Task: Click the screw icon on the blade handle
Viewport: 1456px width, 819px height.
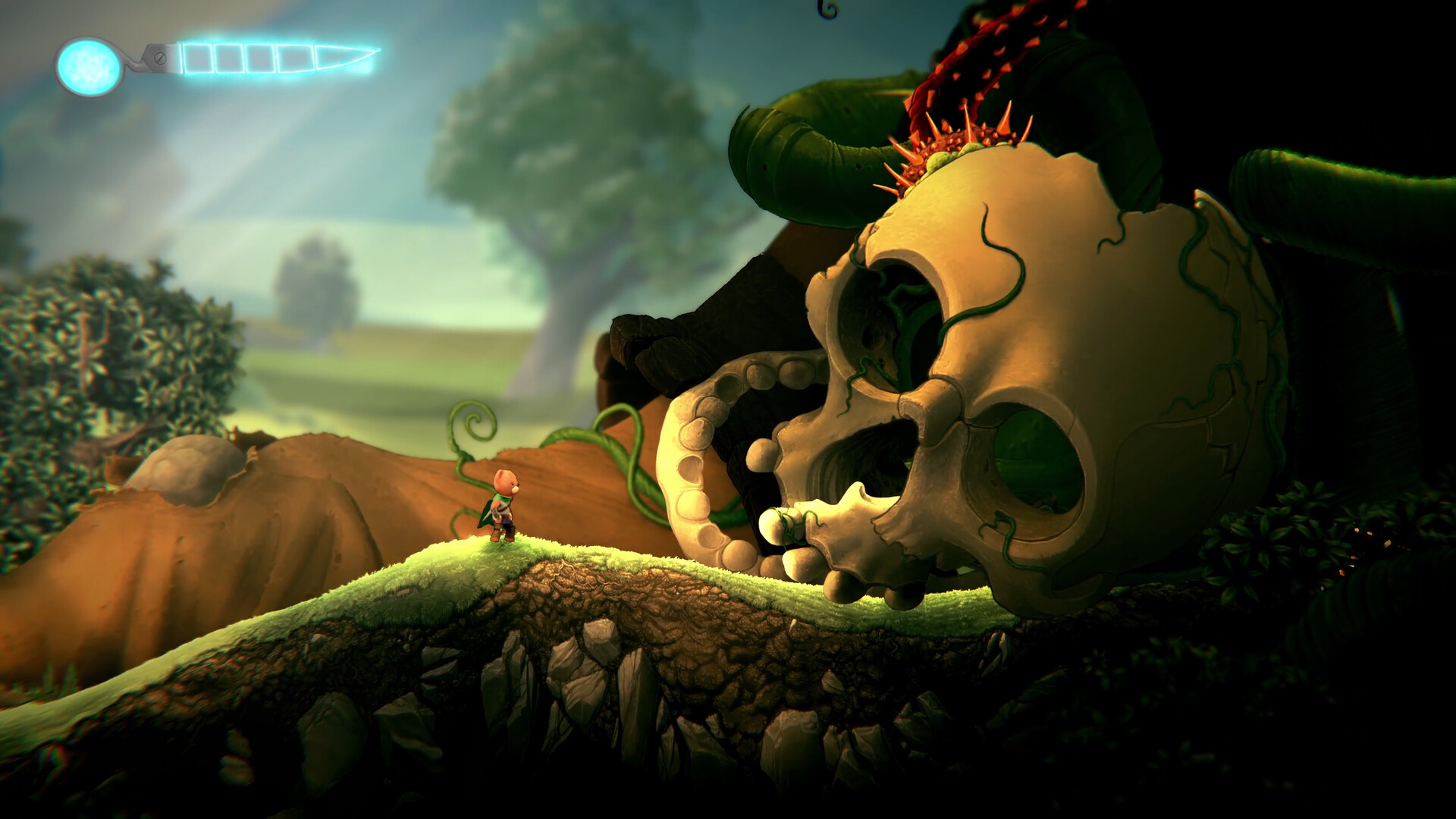Action: tap(160, 58)
